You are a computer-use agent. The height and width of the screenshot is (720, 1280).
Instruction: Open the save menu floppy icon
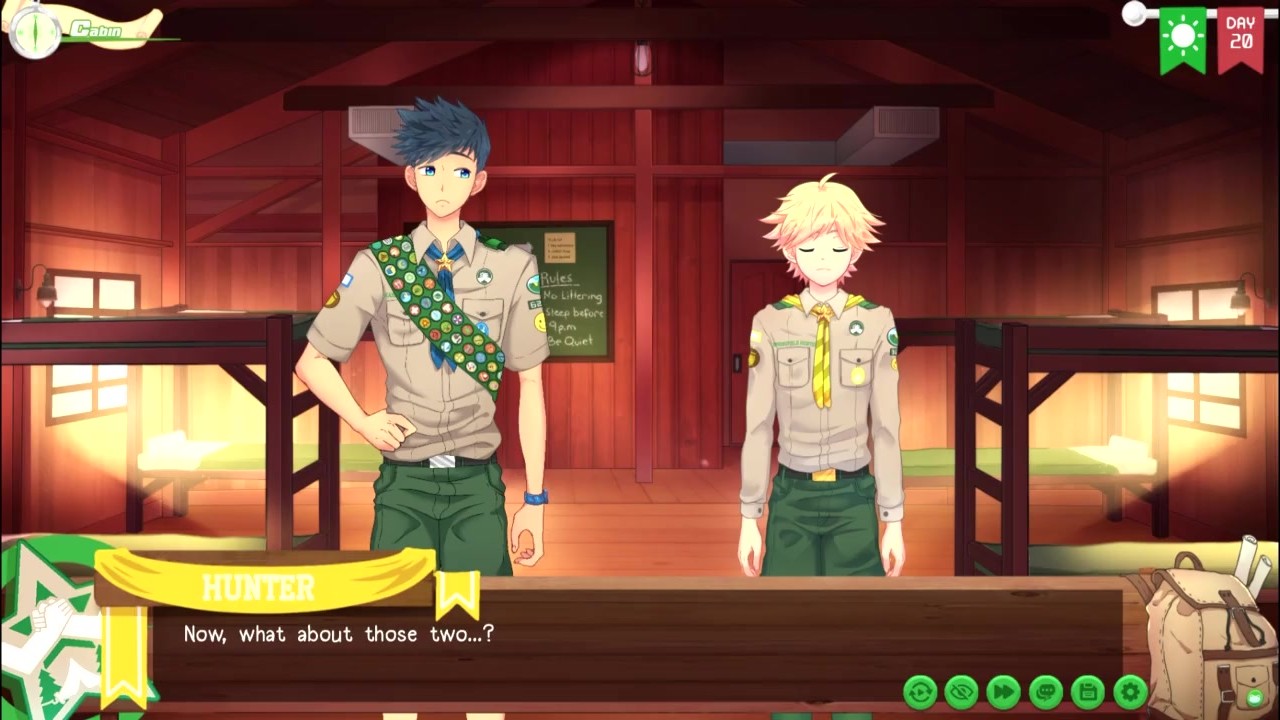pos(1088,691)
